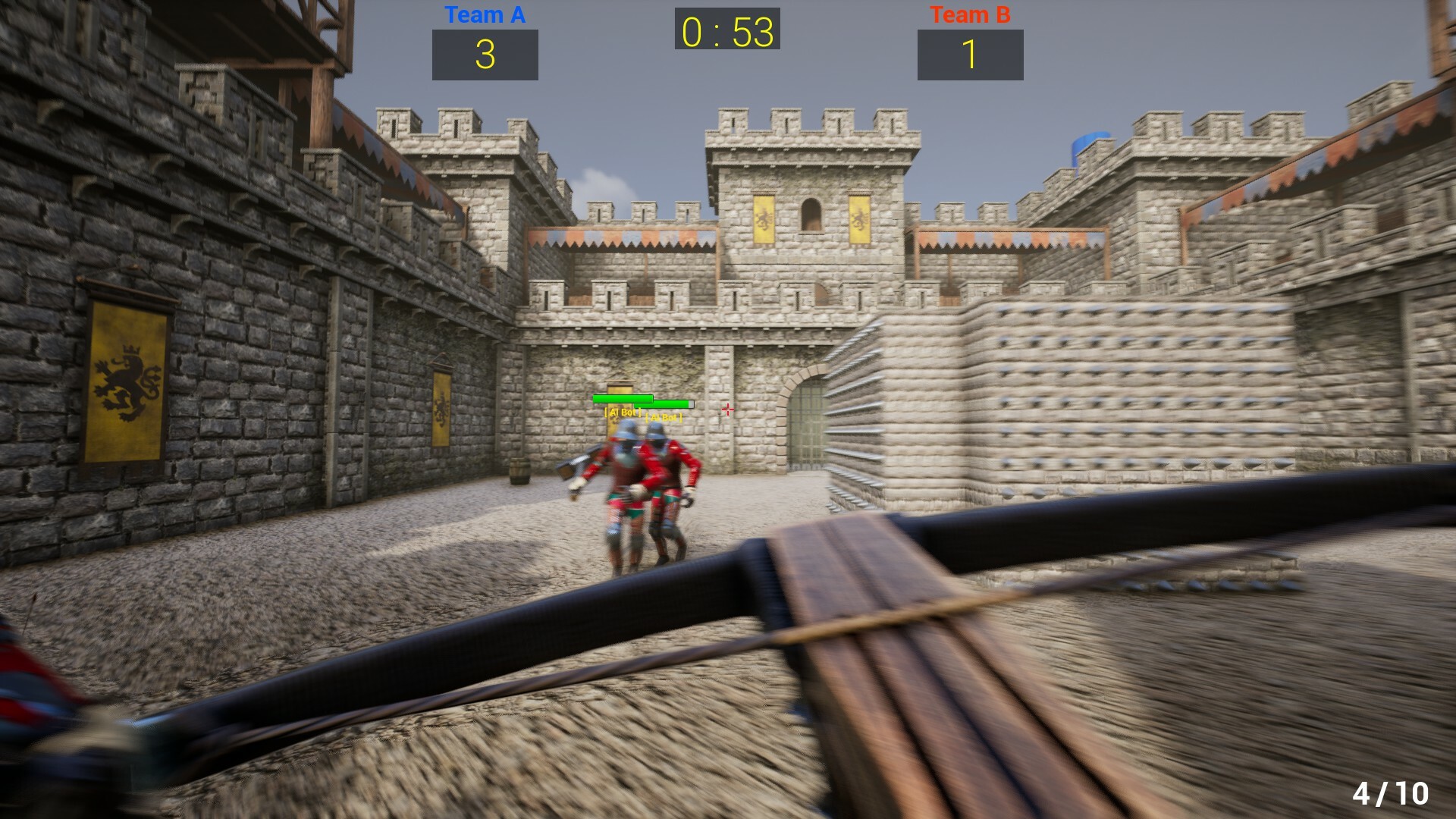Click the right [AI Bot] name tag
The height and width of the screenshot is (819, 1456).
click(x=664, y=419)
